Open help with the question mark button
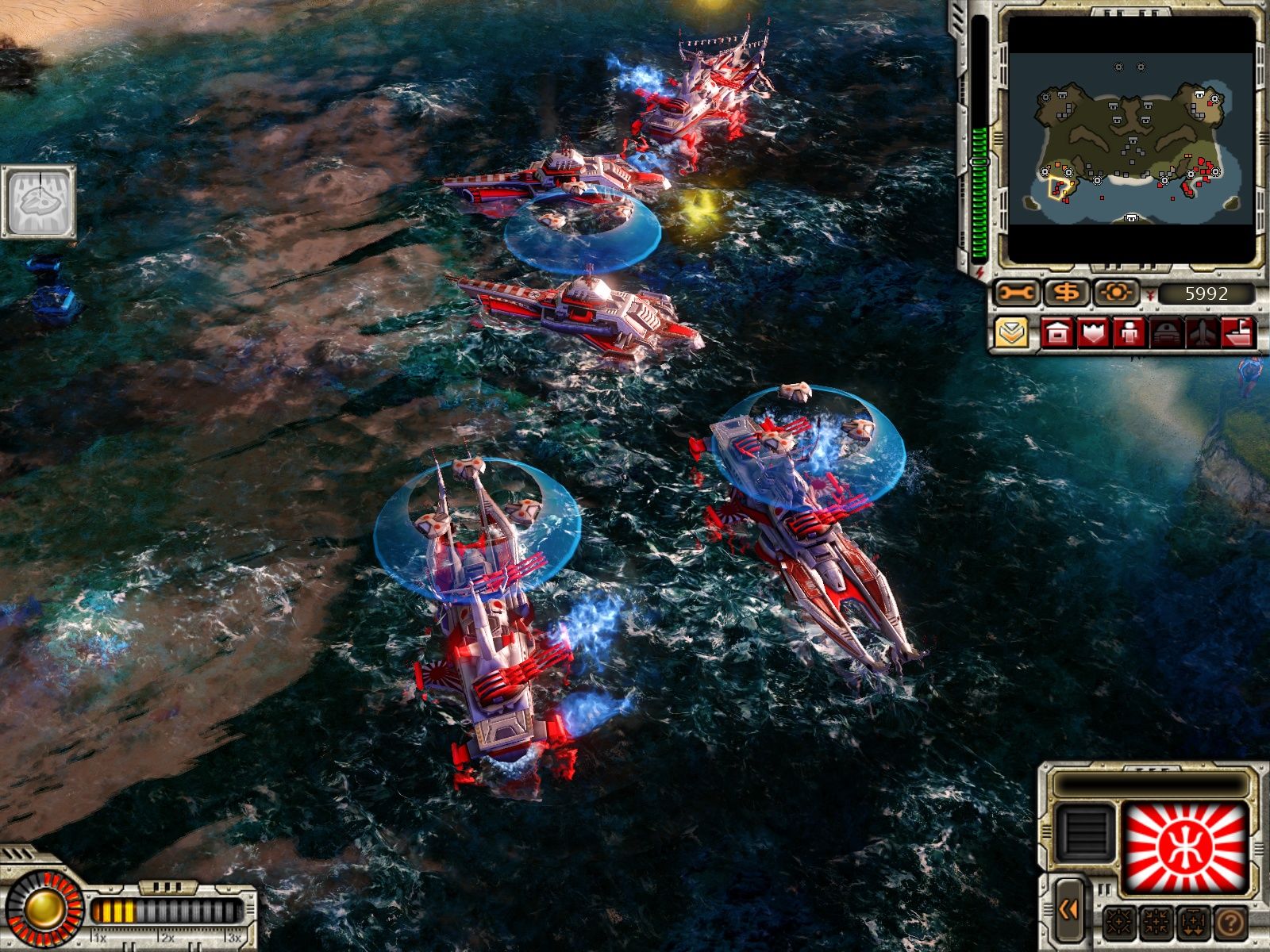 1230,923
